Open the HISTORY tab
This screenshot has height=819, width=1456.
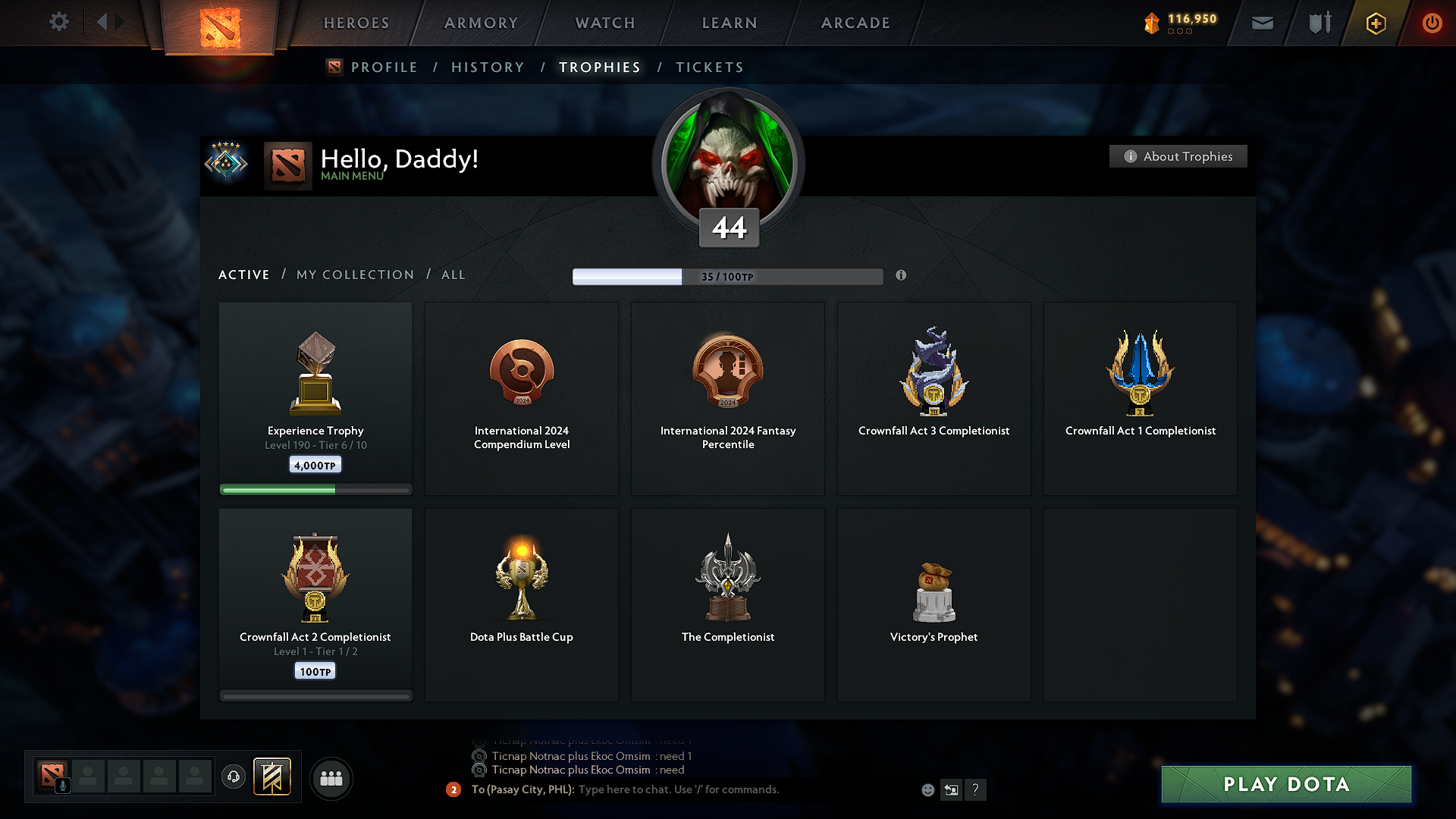click(488, 67)
